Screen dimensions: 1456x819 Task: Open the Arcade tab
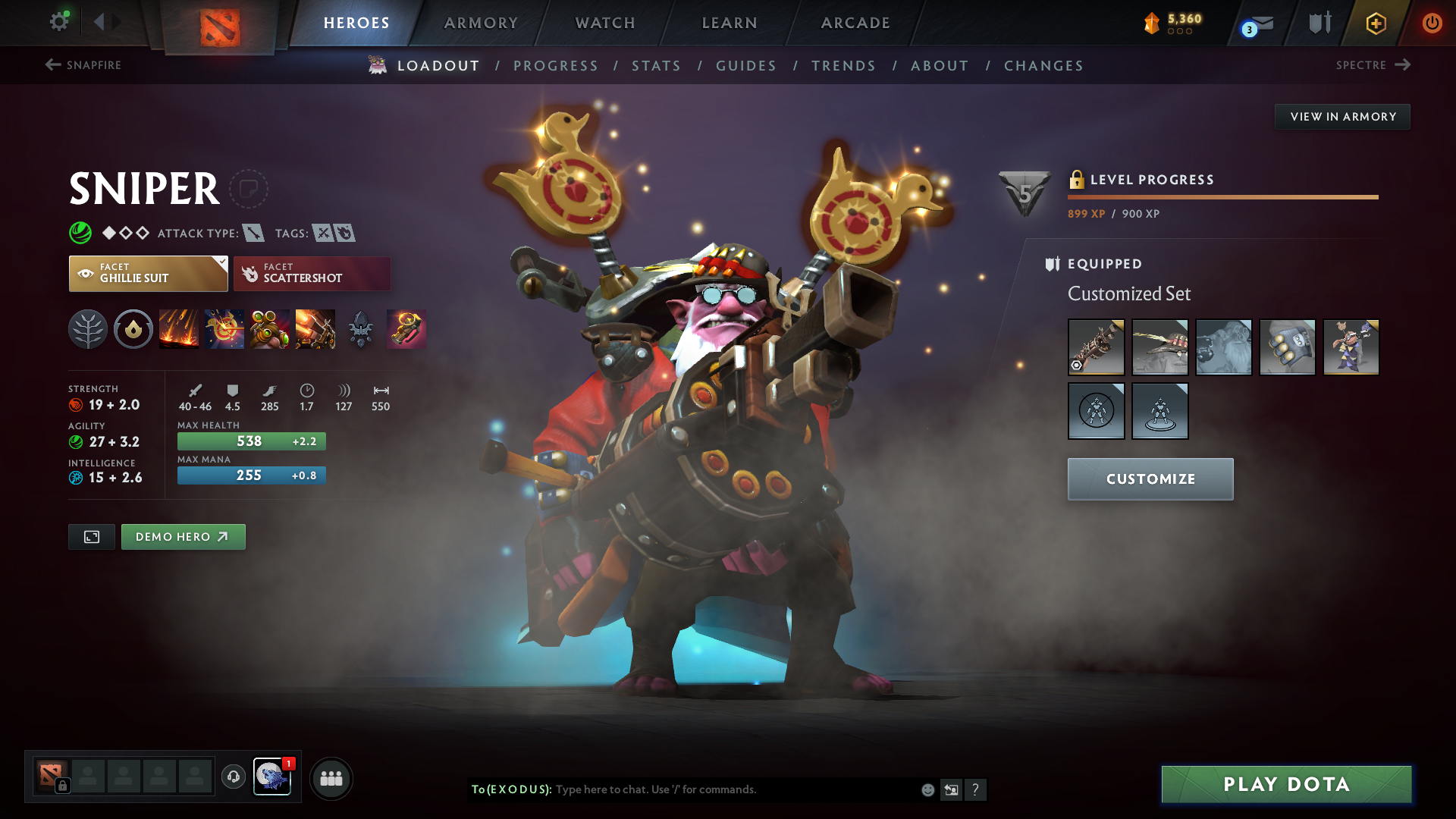coord(855,23)
